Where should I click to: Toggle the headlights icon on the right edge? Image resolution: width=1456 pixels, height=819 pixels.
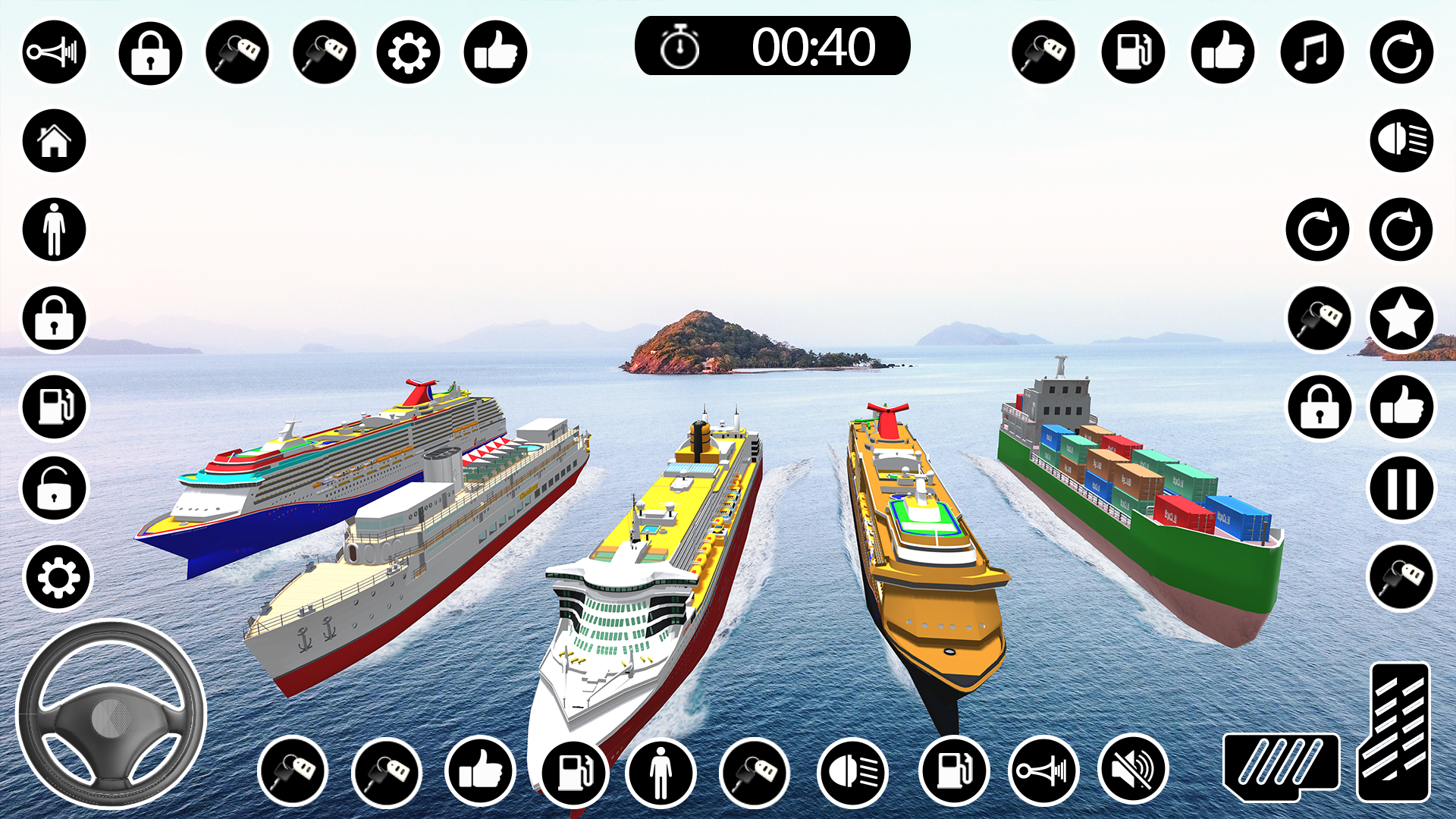point(1400,141)
